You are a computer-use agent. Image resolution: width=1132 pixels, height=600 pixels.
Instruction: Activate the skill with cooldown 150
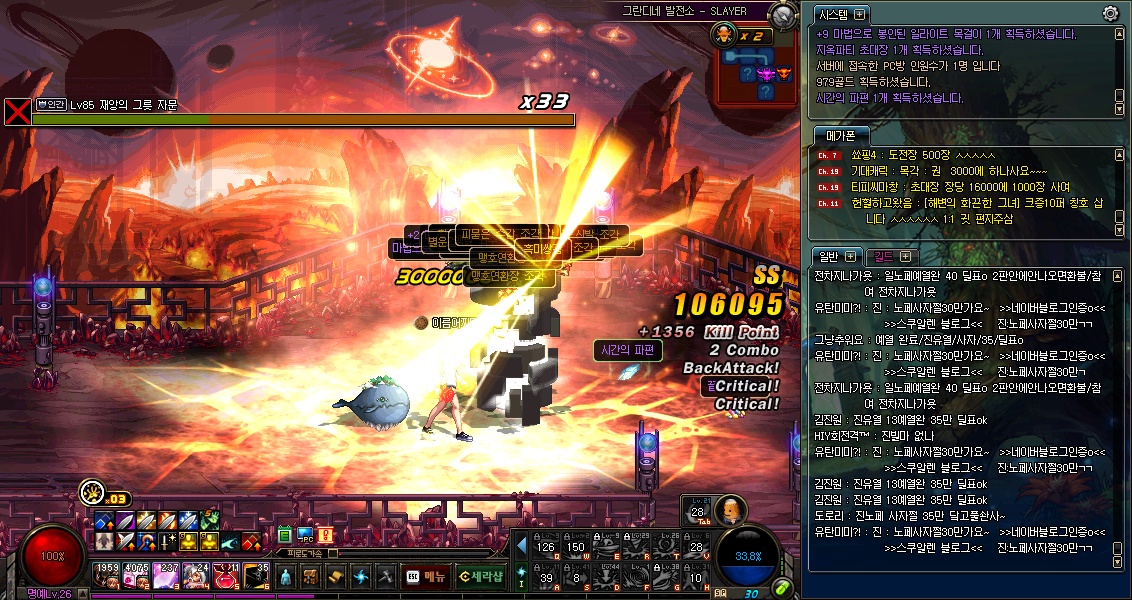[x=576, y=547]
